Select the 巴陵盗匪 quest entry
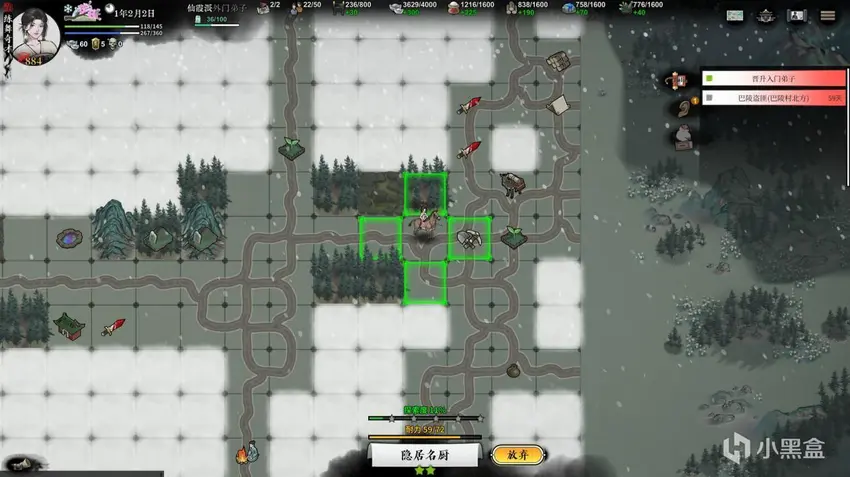This screenshot has height=477, width=850. [773, 98]
